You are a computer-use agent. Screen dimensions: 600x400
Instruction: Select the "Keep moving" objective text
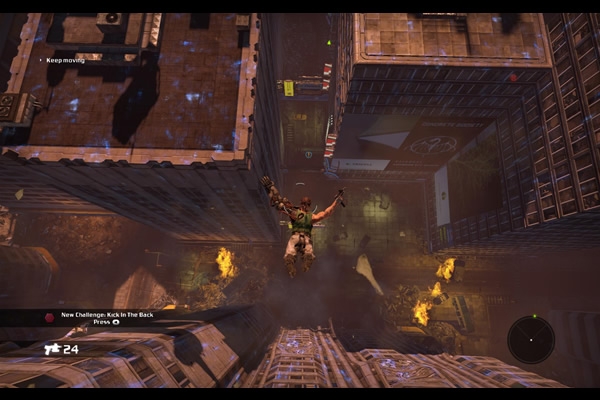[x=66, y=60]
